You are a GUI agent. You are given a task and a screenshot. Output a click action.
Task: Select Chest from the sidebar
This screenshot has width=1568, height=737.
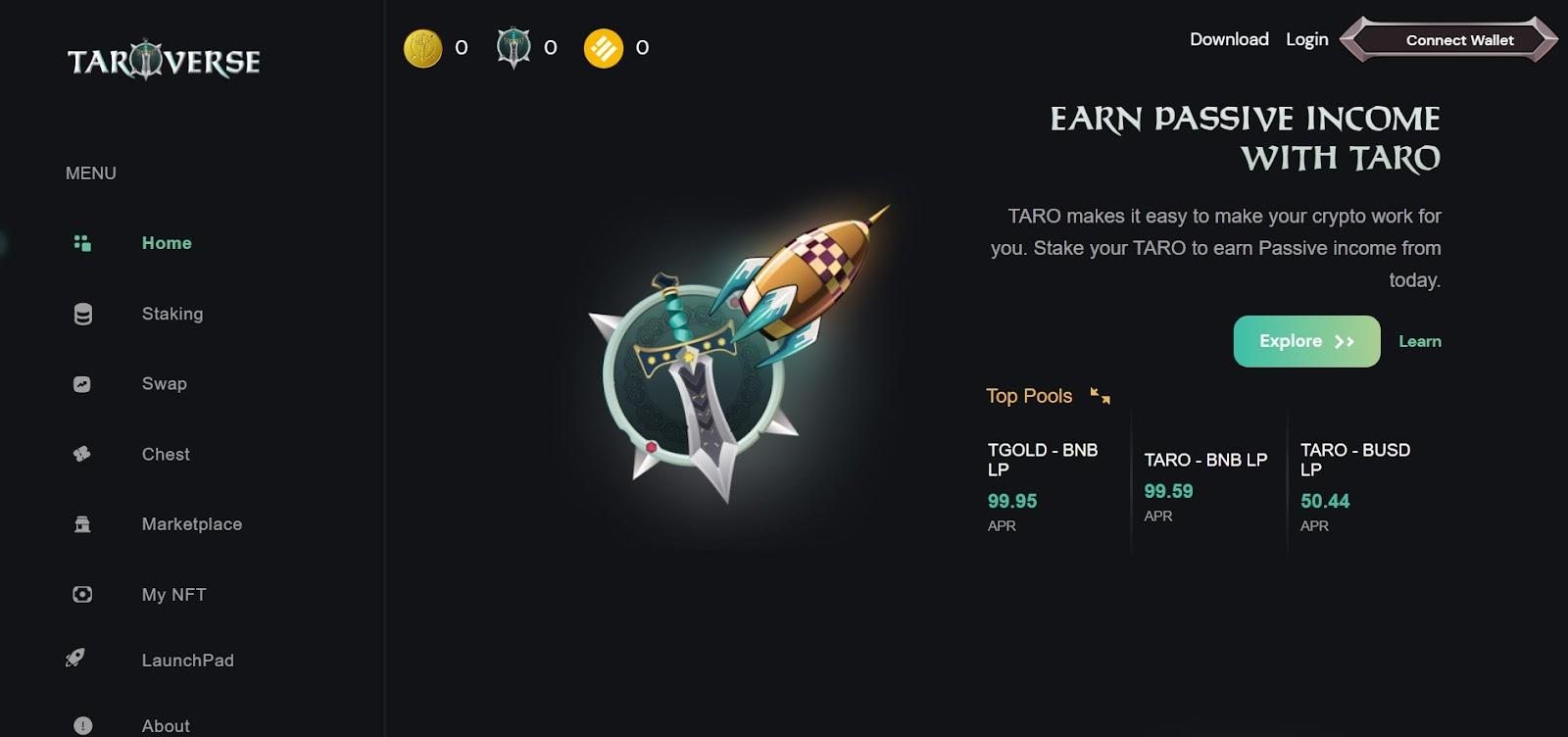pyautogui.click(x=165, y=455)
